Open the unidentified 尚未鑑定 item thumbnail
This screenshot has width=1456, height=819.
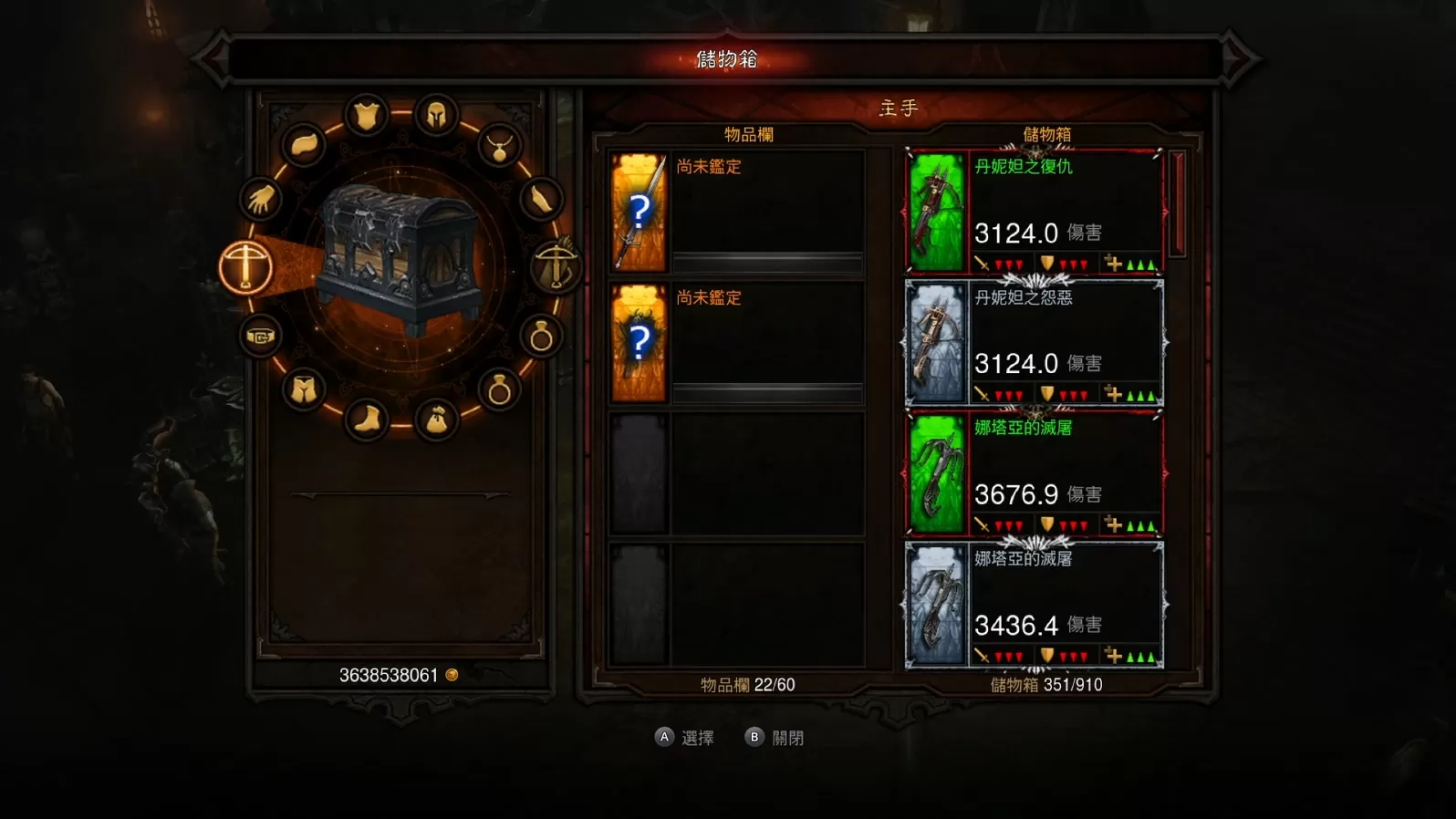click(639, 212)
